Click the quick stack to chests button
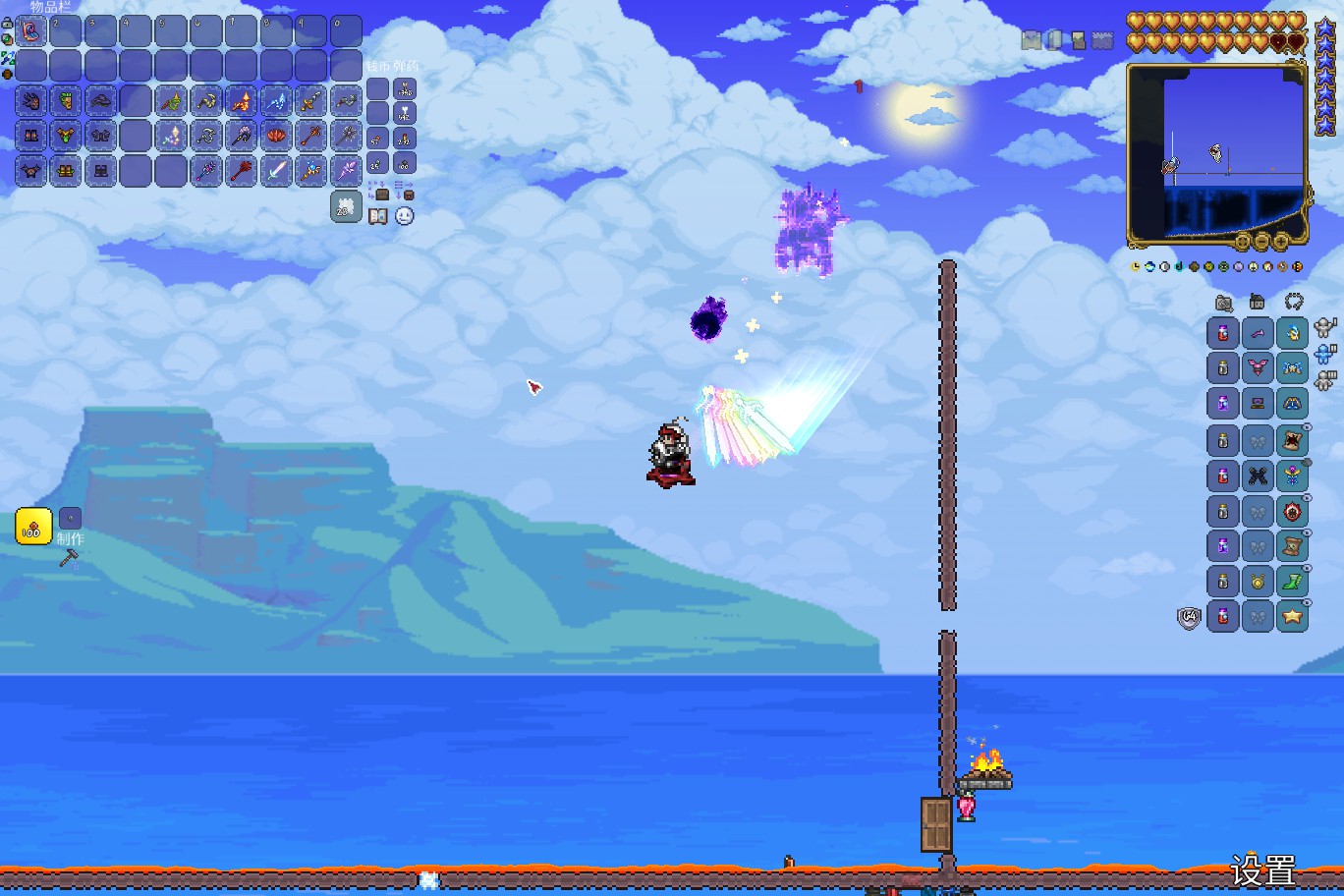The width and height of the screenshot is (1344, 896). pos(378,190)
